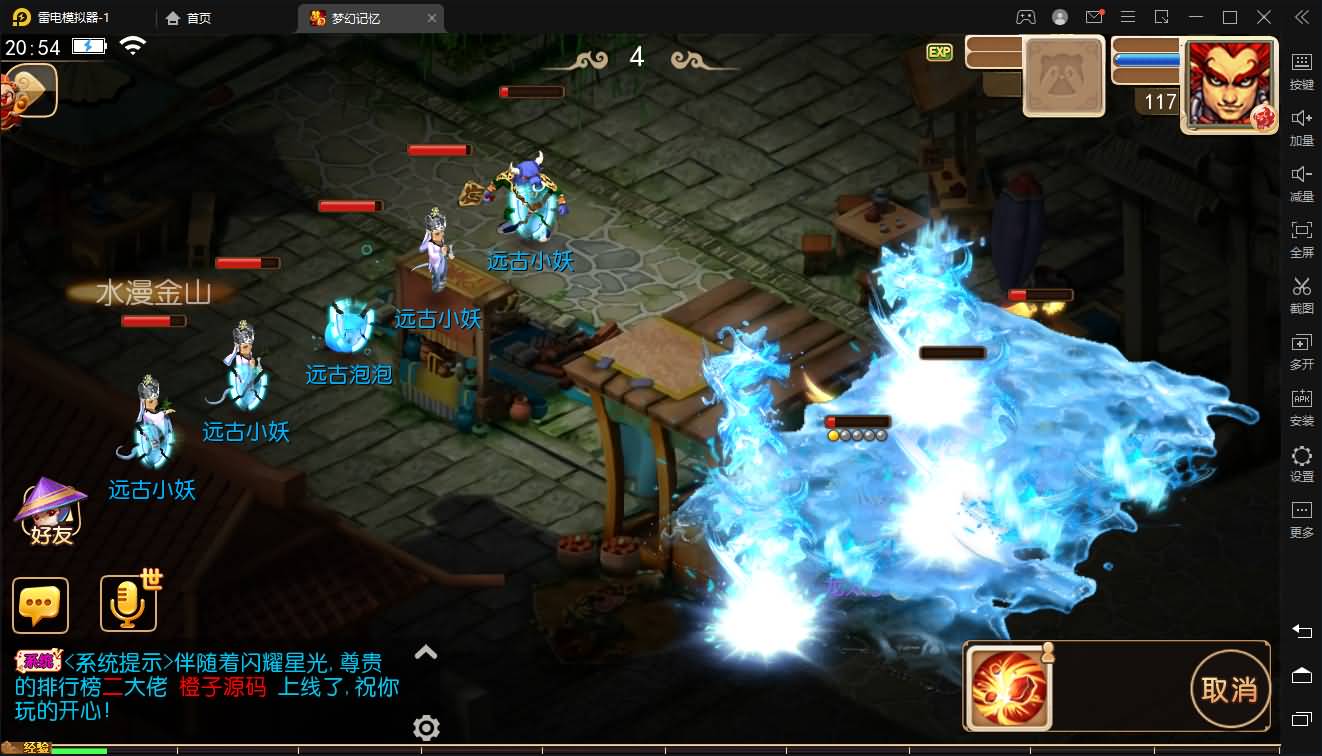Close the 梦幻记忆 tab
This screenshot has height=756, width=1322.
click(432, 18)
